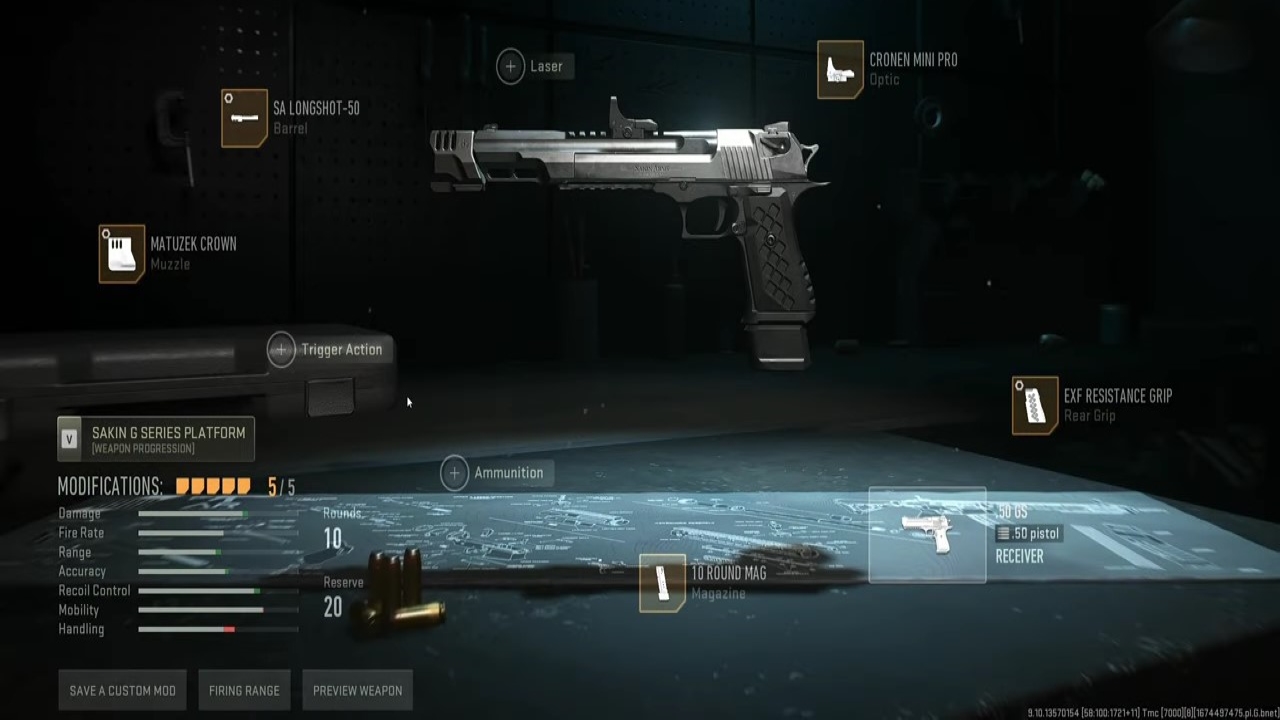Click the weapon progression badge icon

point(69,438)
